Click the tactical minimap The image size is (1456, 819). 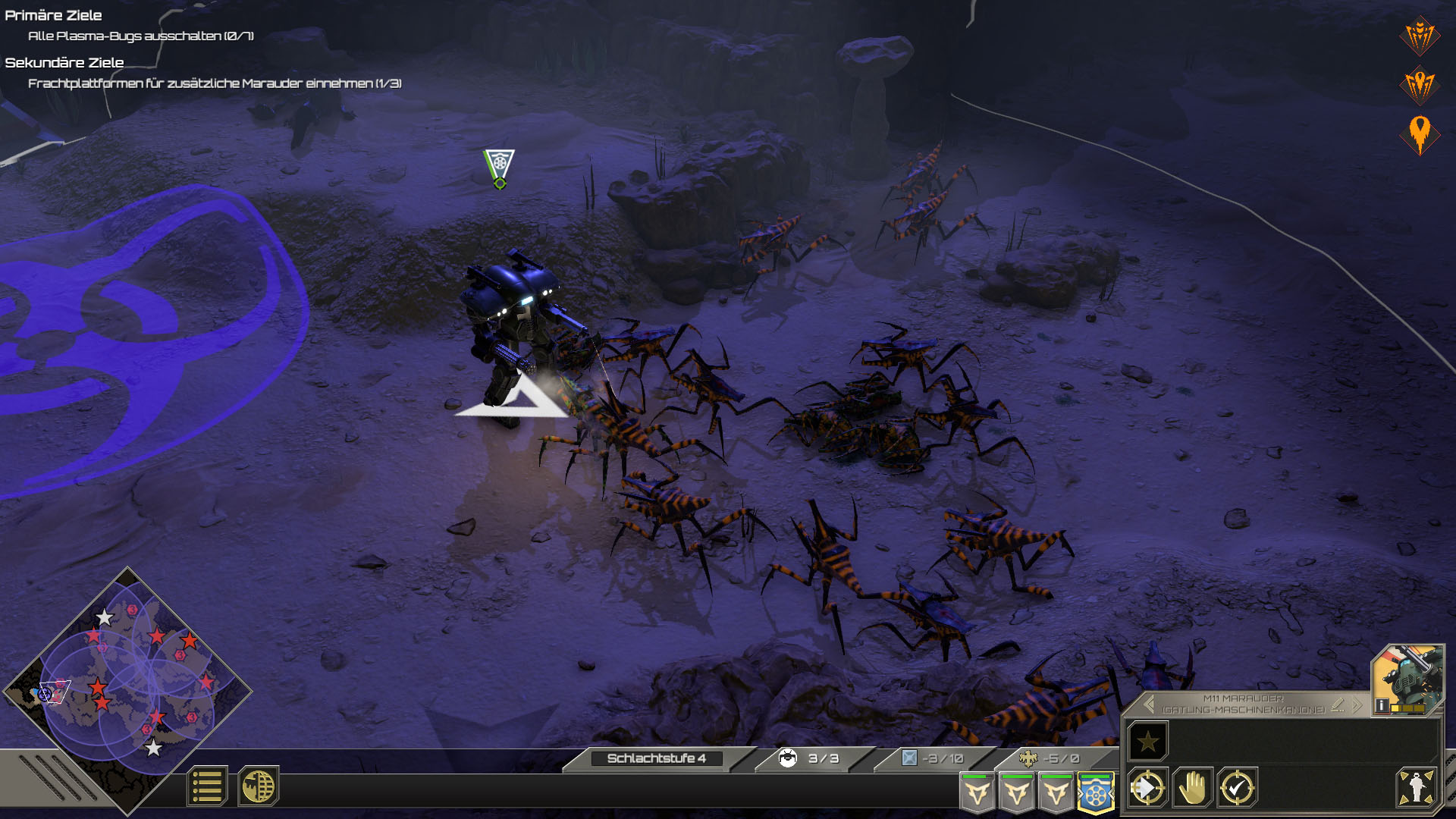click(127, 690)
